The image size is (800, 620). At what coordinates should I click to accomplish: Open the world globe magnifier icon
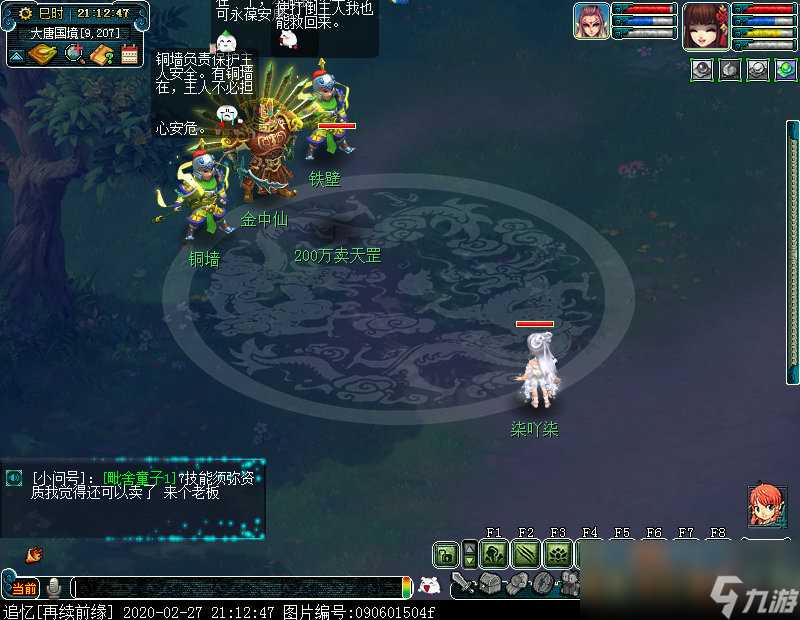[73, 54]
